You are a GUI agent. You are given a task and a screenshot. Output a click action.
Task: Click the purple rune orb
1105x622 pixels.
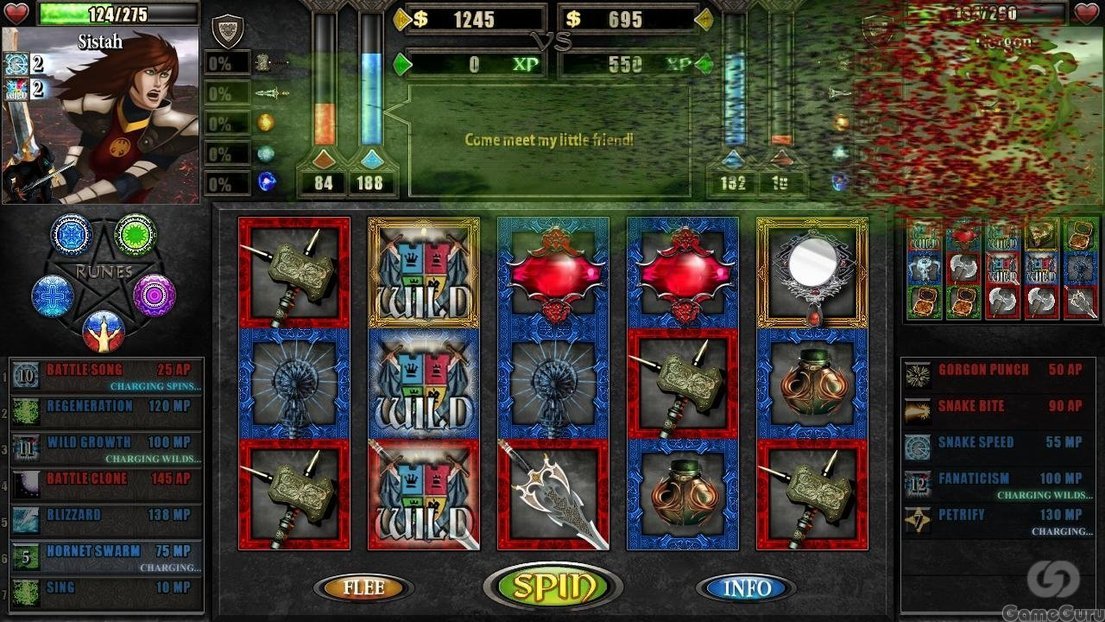click(154, 295)
